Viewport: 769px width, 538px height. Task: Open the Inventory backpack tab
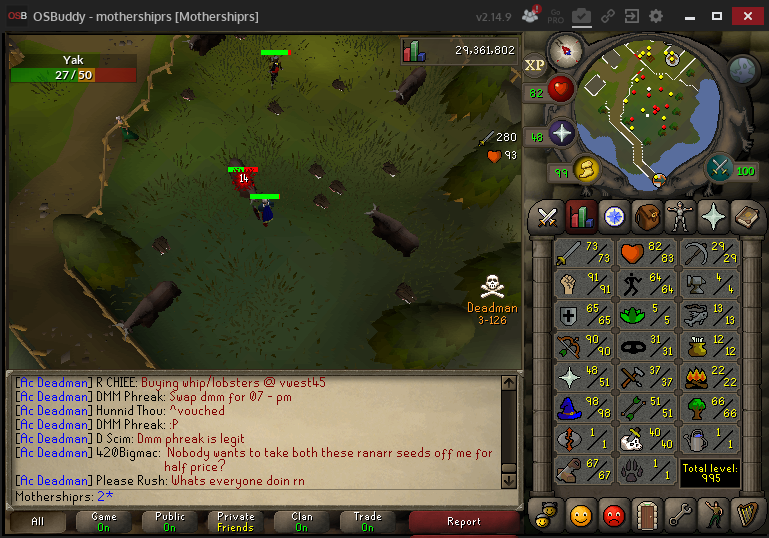click(x=647, y=215)
